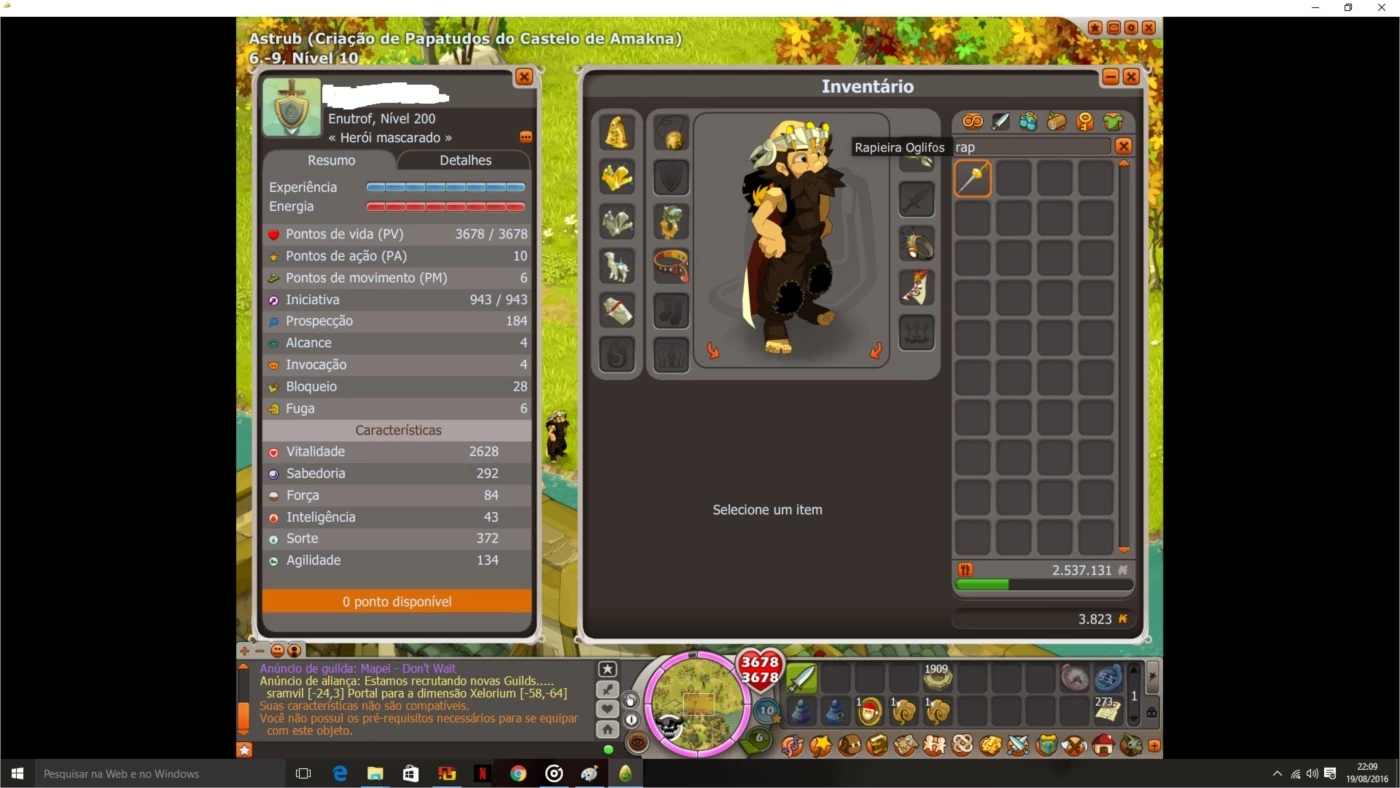Open the weapons filter dagger icon
Viewport: 1400px width, 788px height.
pyautogui.click(x=1000, y=121)
